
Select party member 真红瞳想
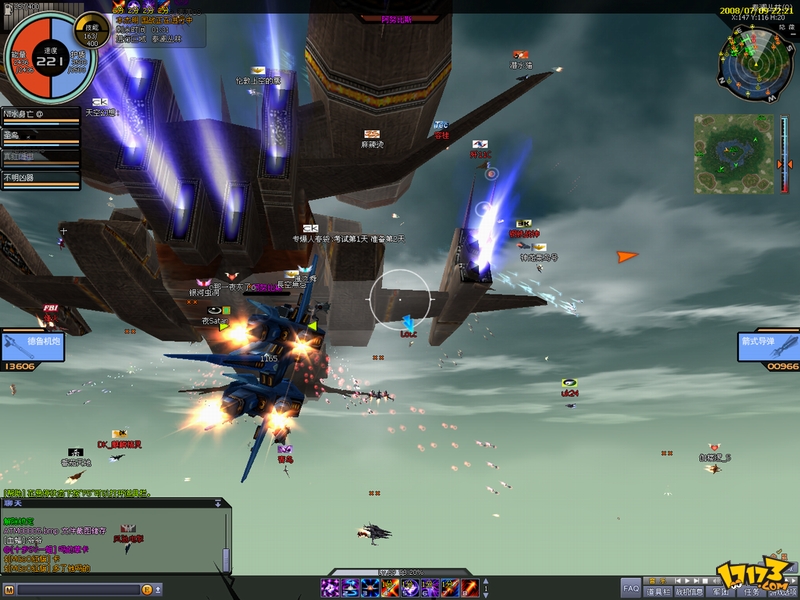(x=40, y=156)
